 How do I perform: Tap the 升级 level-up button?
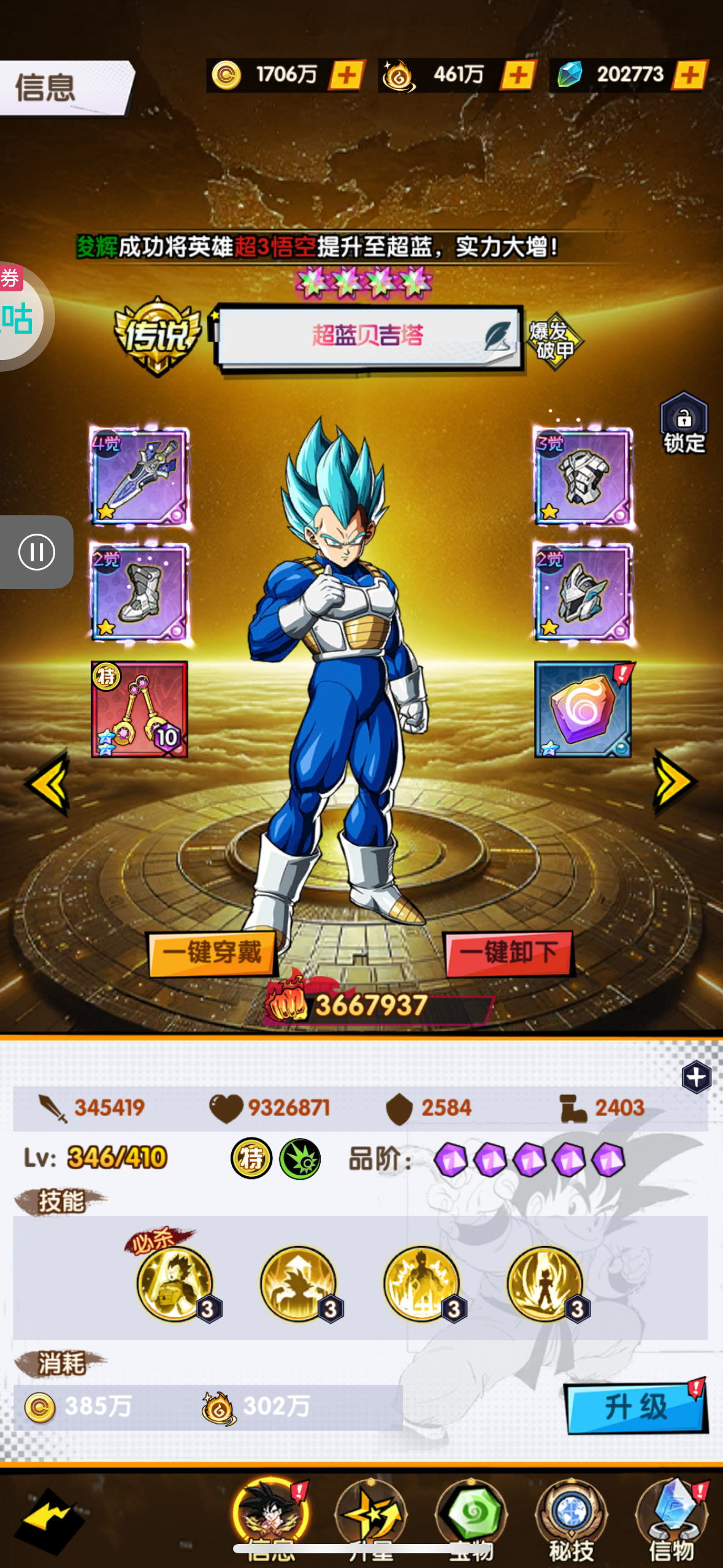[636, 1407]
